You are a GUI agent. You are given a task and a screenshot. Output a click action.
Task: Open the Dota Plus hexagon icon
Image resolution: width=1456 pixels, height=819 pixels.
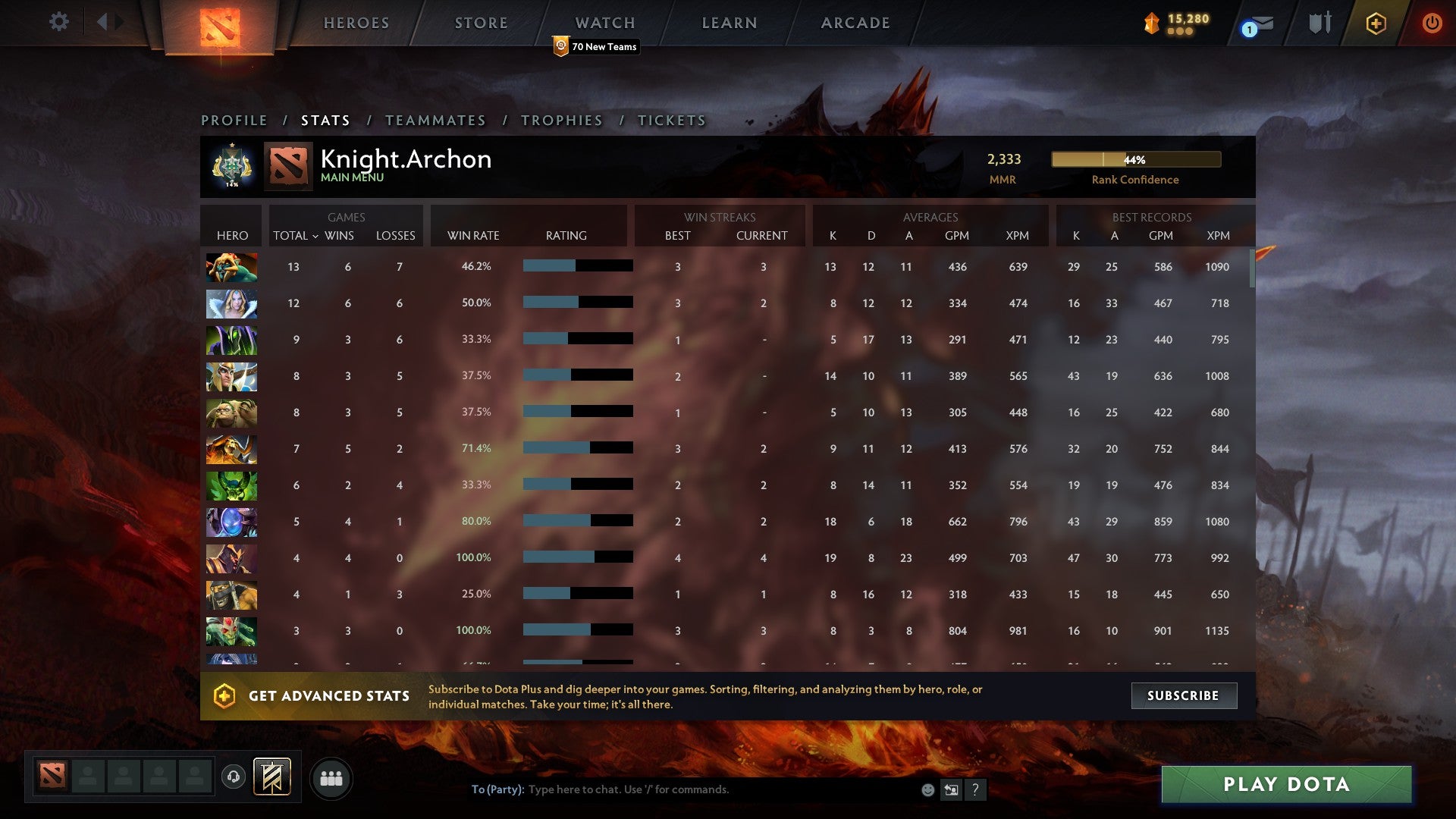point(1376,23)
